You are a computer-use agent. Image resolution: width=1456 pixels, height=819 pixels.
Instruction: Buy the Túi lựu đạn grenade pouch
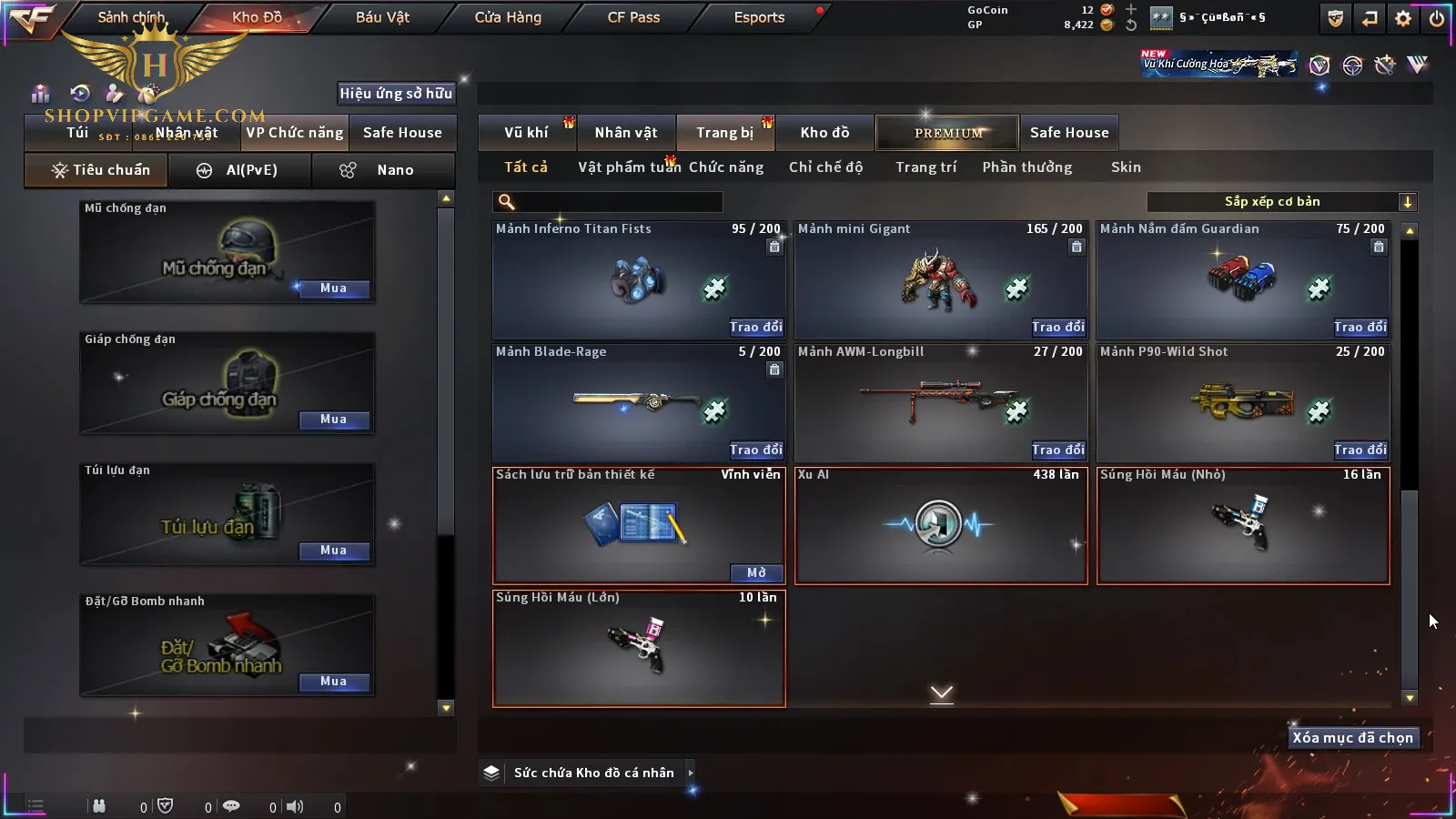(x=333, y=551)
